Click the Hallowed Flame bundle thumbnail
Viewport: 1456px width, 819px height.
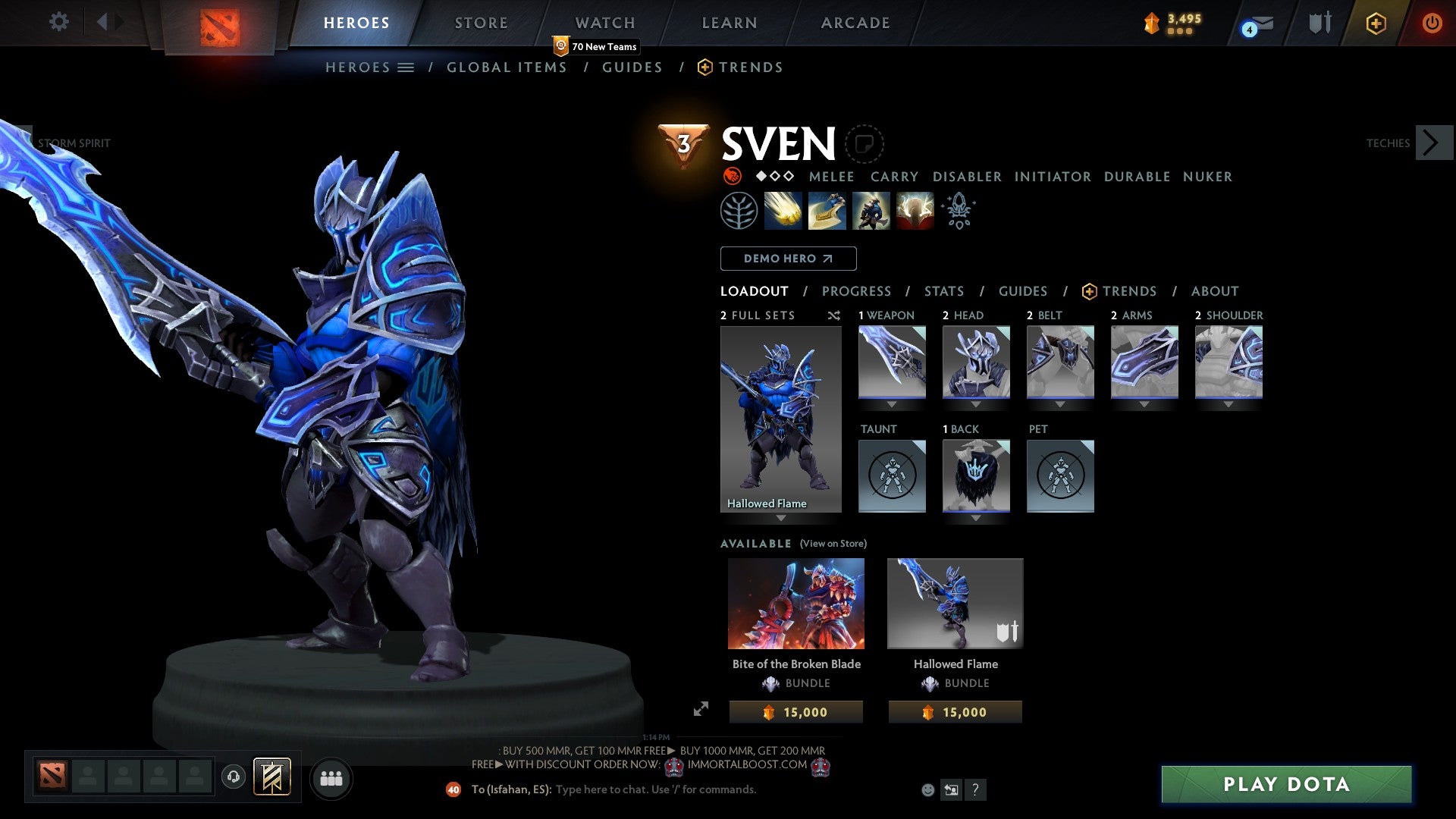(x=955, y=603)
